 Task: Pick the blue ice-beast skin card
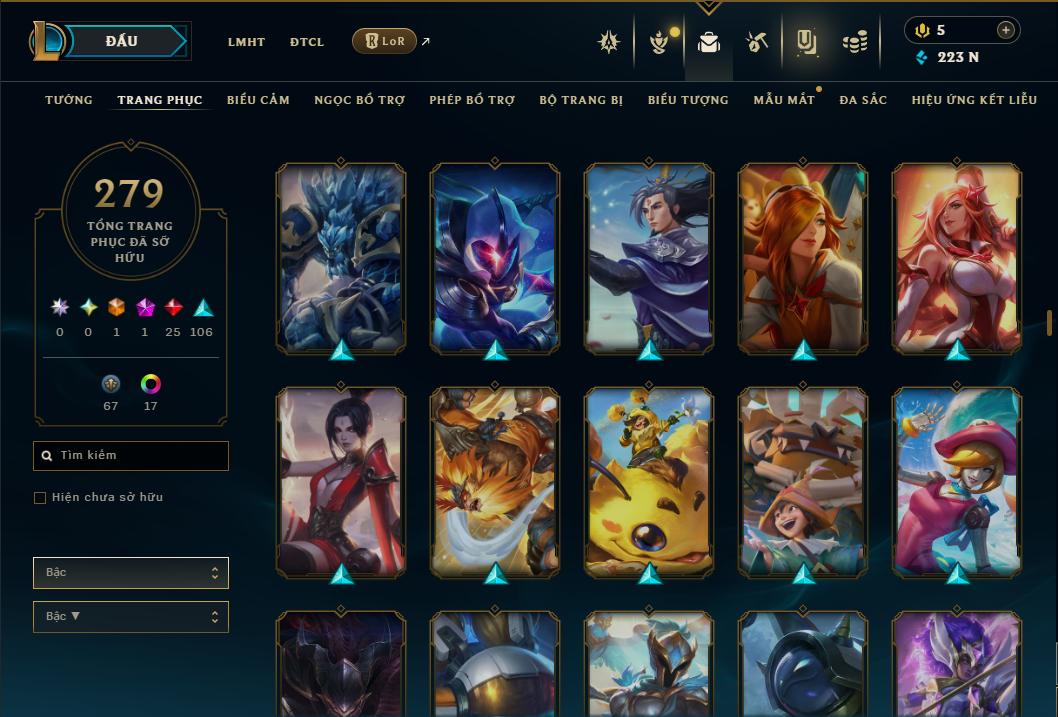(341, 258)
